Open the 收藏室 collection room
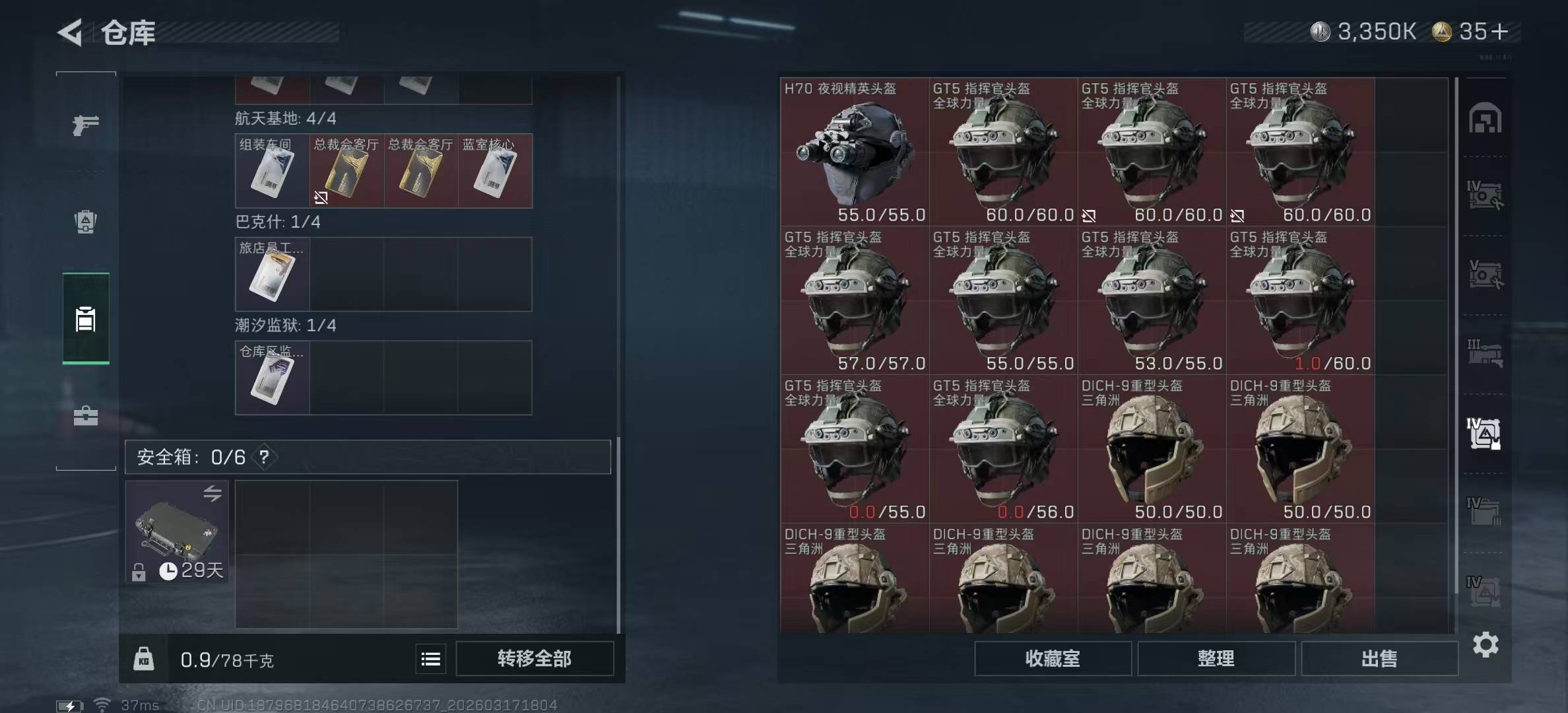Screen dimensions: 1568x713 [x=1053, y=658]
